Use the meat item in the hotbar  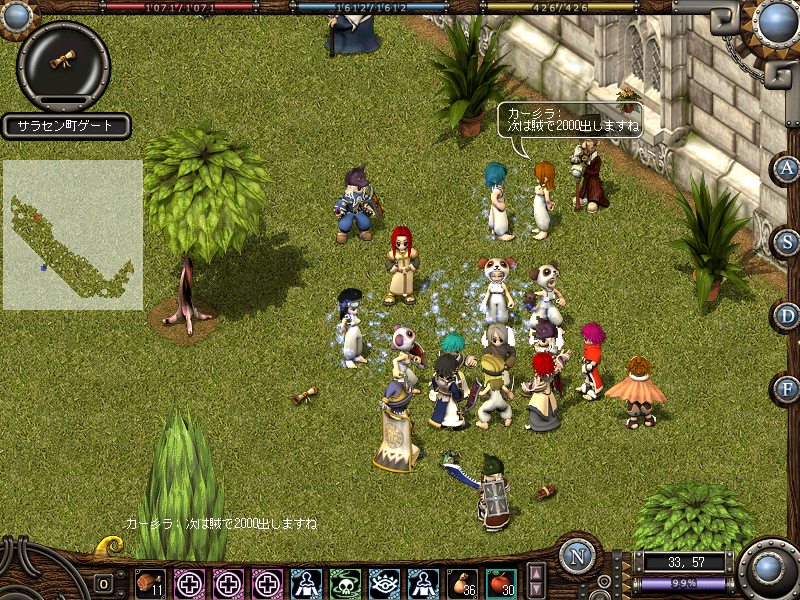point(150,583)
